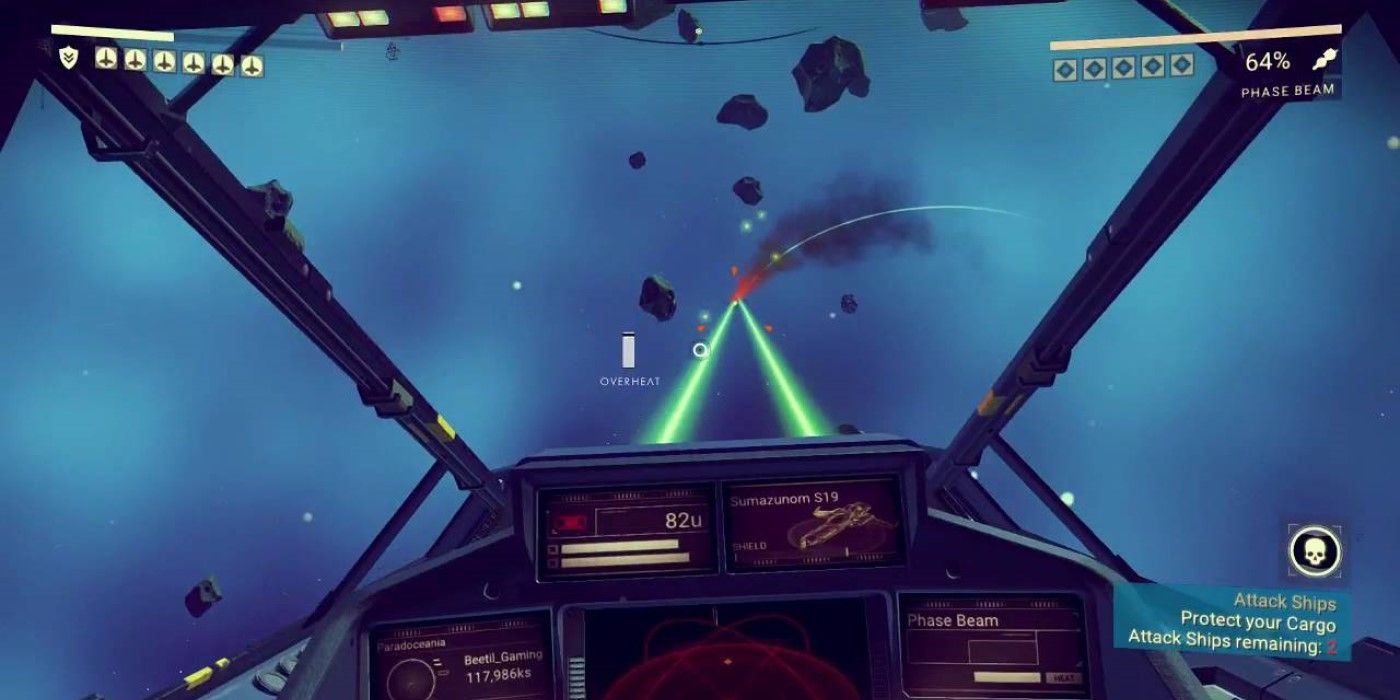Viewport: 1400px width, 700px height.
Task: Click the Phase Beam cockpit panel
Action: coord(991,644)
